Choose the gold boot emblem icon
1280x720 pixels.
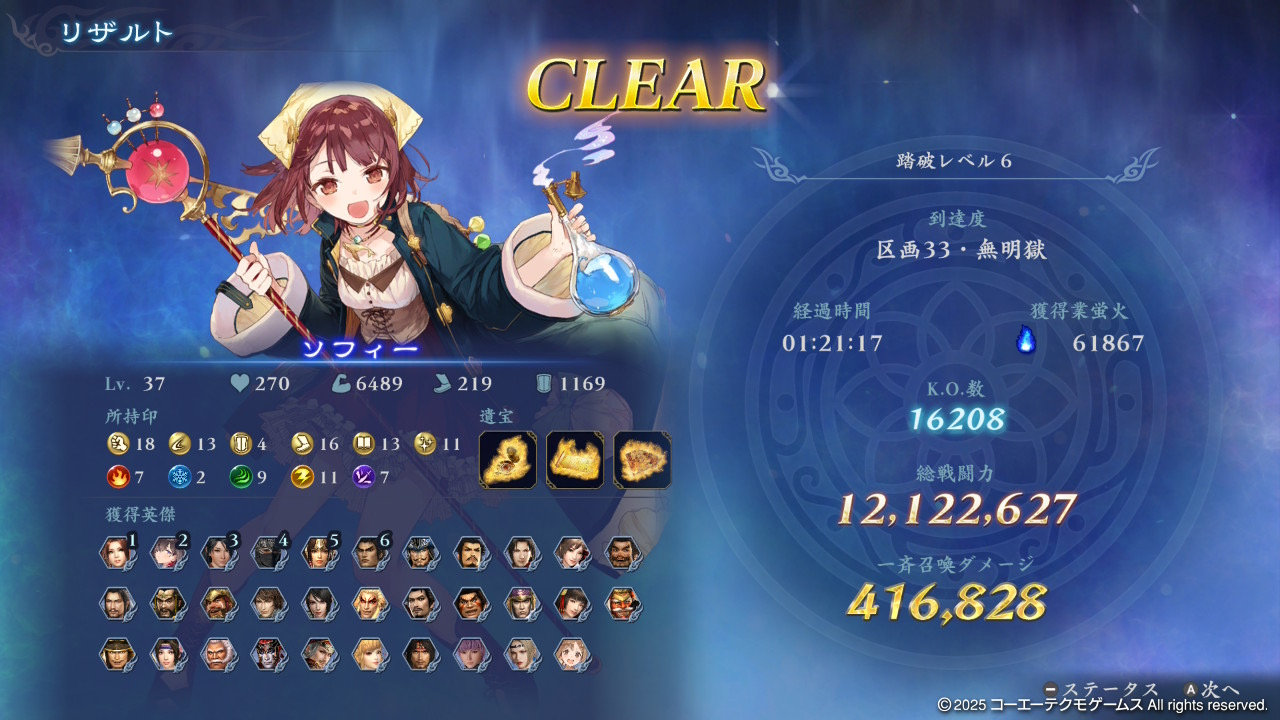pos(302,444)
